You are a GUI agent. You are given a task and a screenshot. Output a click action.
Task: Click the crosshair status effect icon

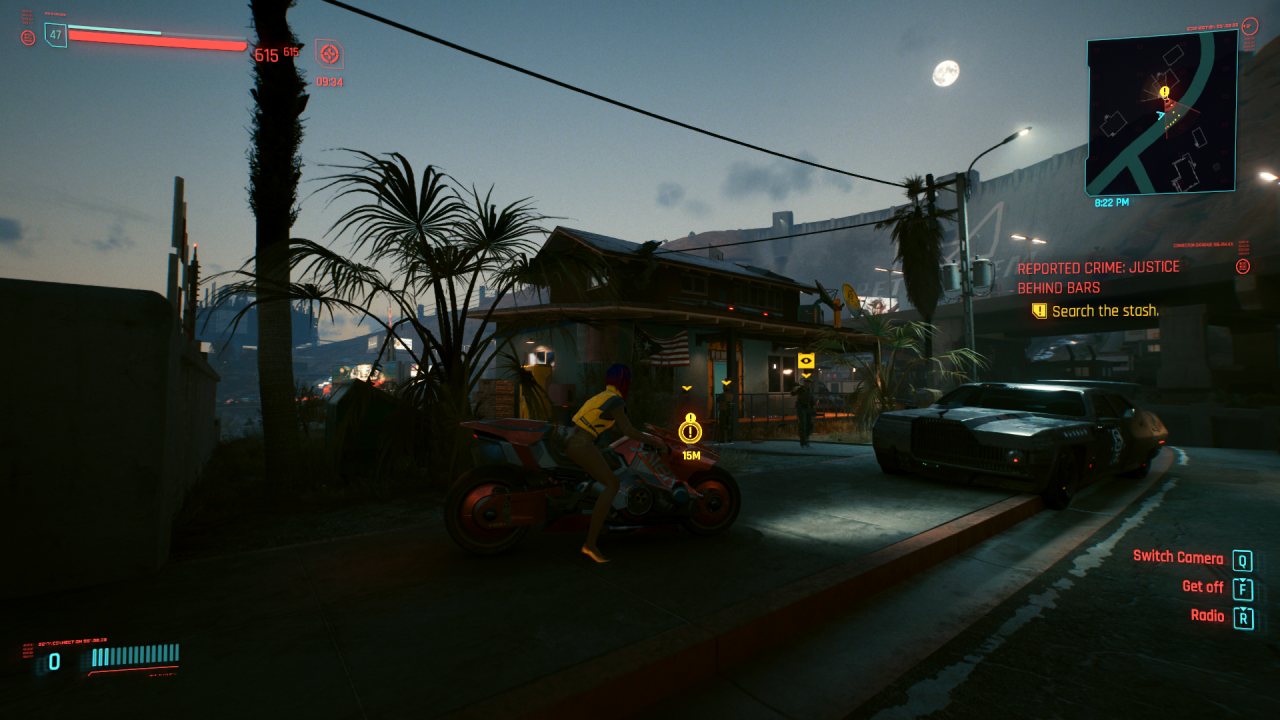329,53
